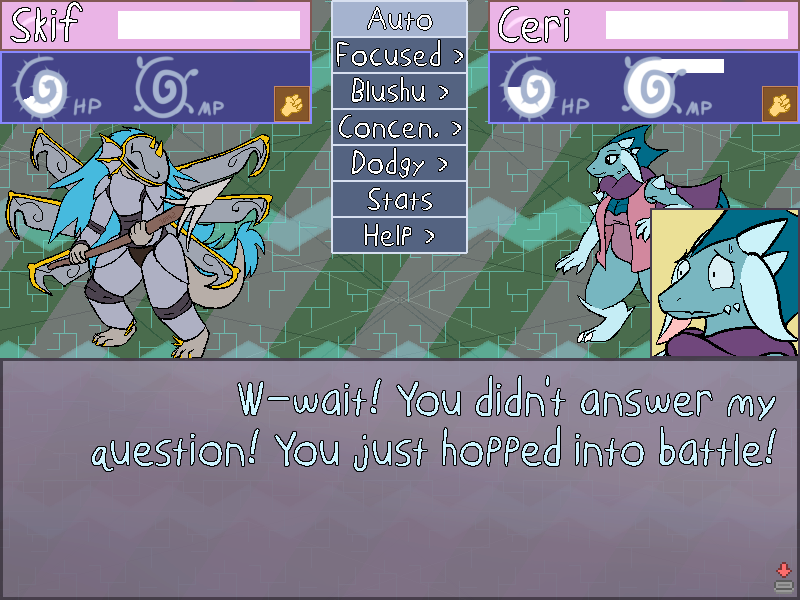Screen dimensions: 800x600
Task: Click Ceri's fist icon
Action: click(779, 104)
